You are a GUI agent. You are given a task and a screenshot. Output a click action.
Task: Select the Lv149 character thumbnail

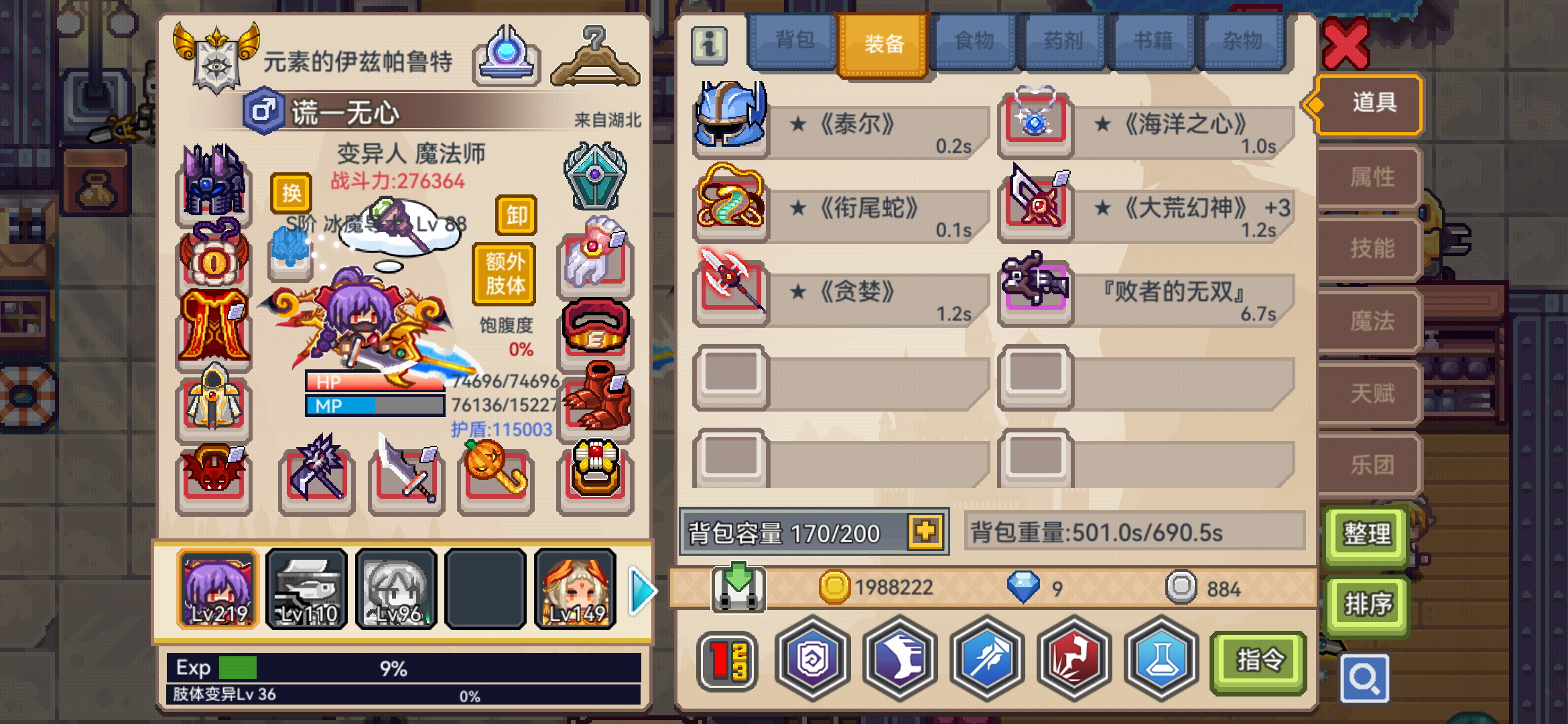pyautogui.click(x=575, y=589)
